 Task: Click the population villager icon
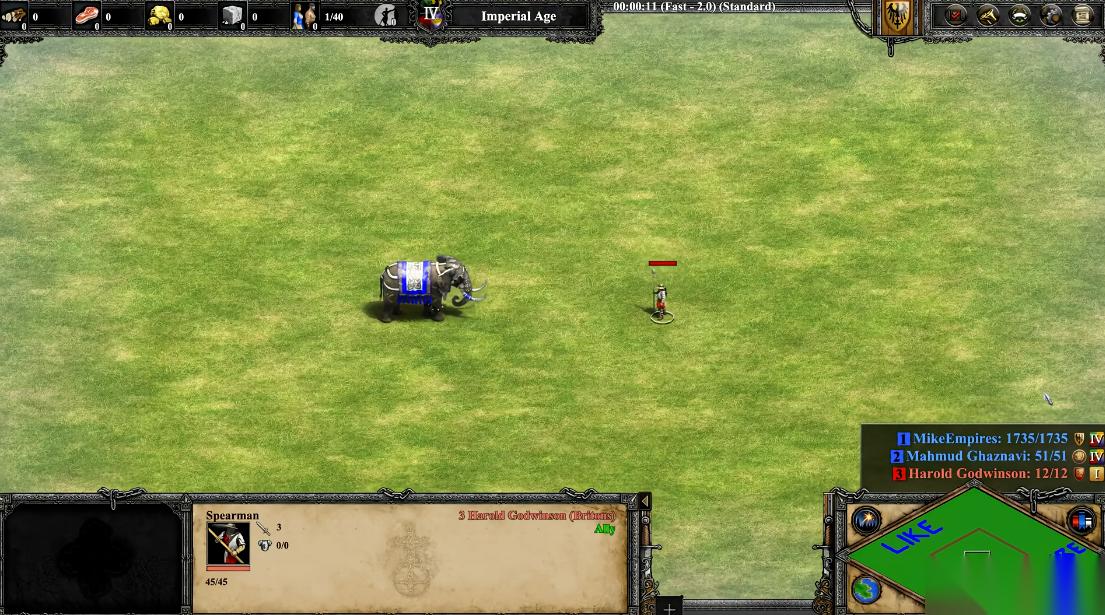(303, 16)
